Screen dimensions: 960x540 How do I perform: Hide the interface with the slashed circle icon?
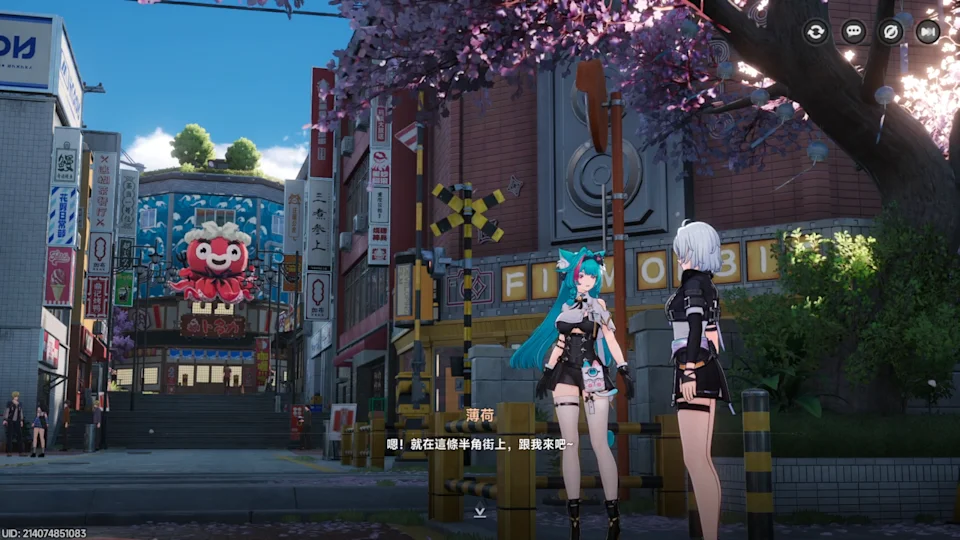890,32
